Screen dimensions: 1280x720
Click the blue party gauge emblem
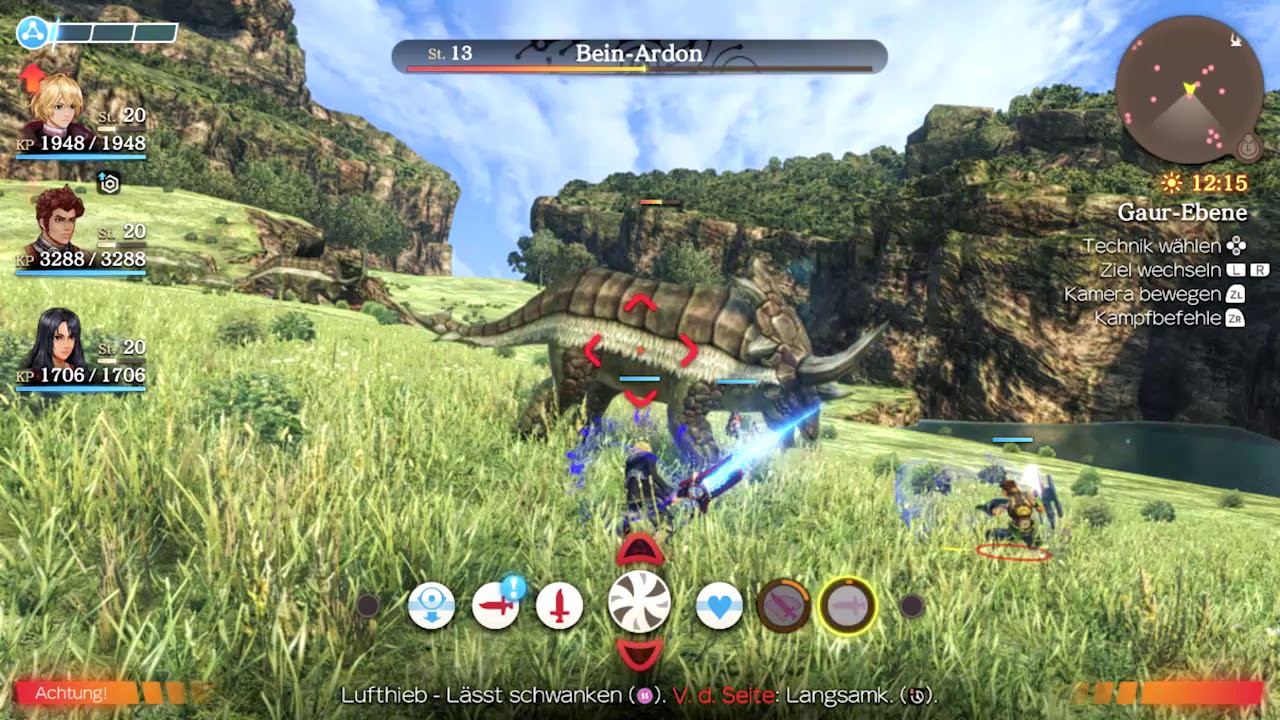pyautogui.click(x=32, y=33)
